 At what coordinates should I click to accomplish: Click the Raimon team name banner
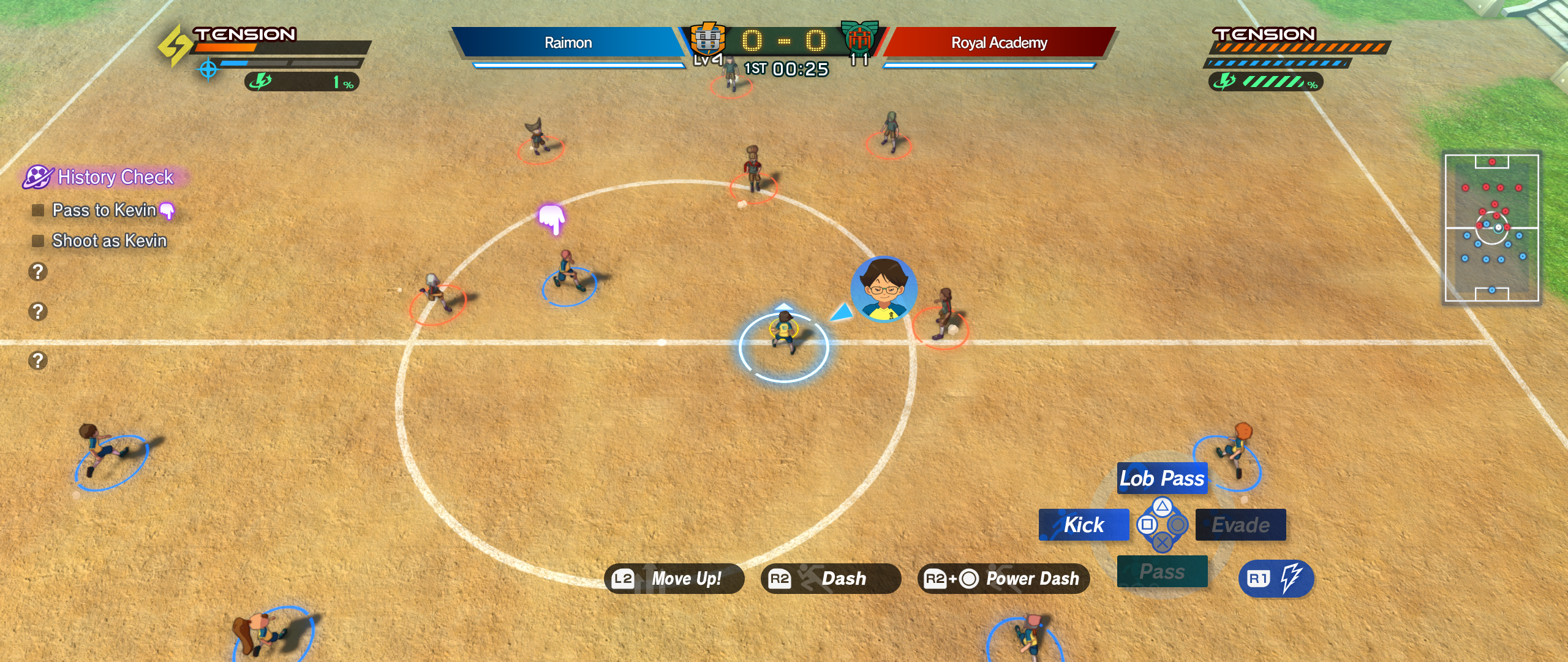pos(568,42)
